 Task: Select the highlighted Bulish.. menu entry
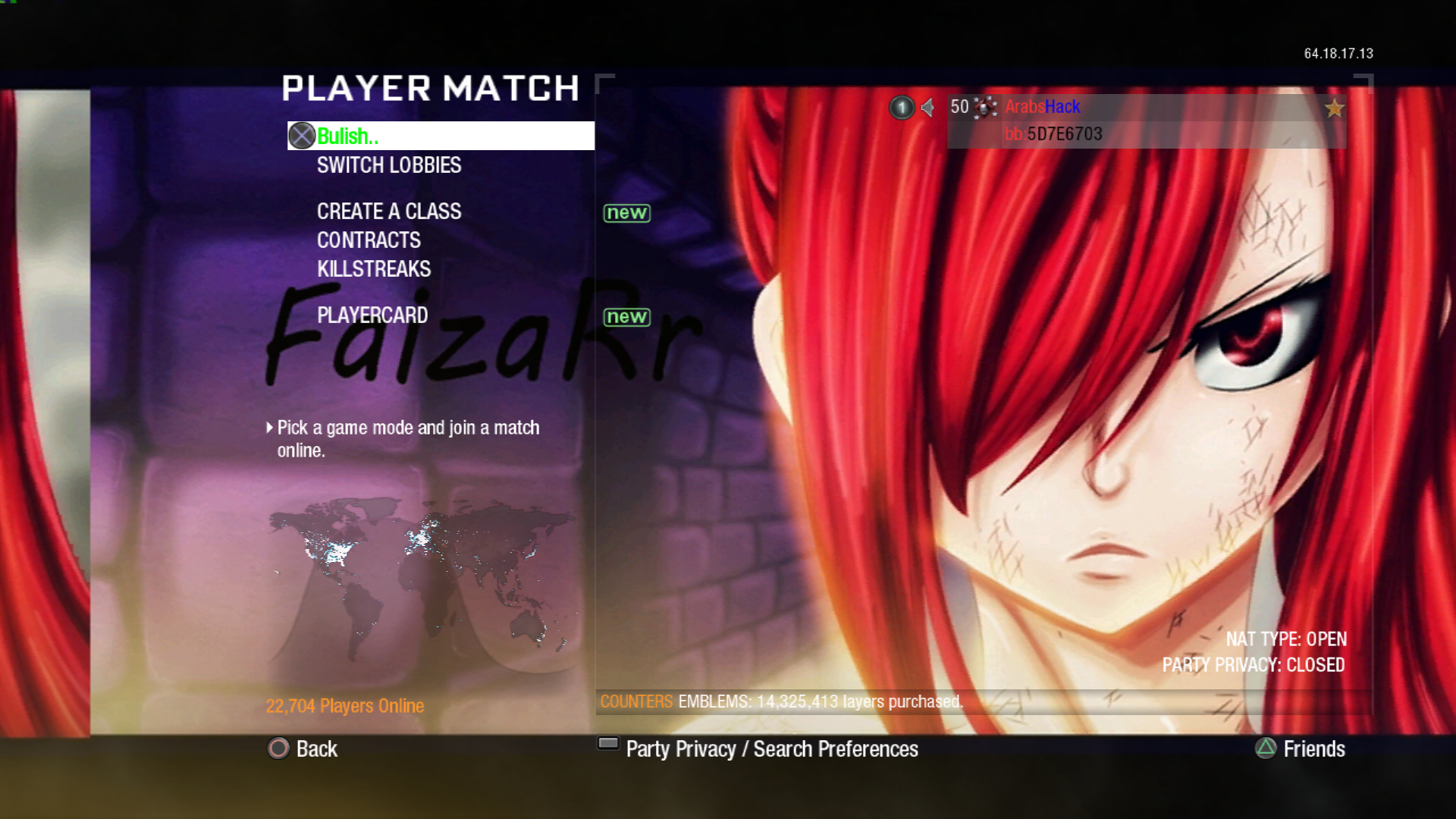coord(440,136)
